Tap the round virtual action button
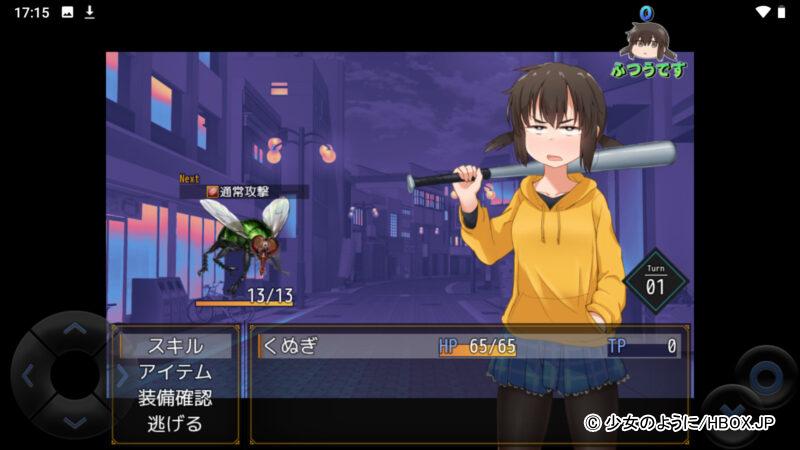This screenshot has width=800, height=450. tap(765, 377)
